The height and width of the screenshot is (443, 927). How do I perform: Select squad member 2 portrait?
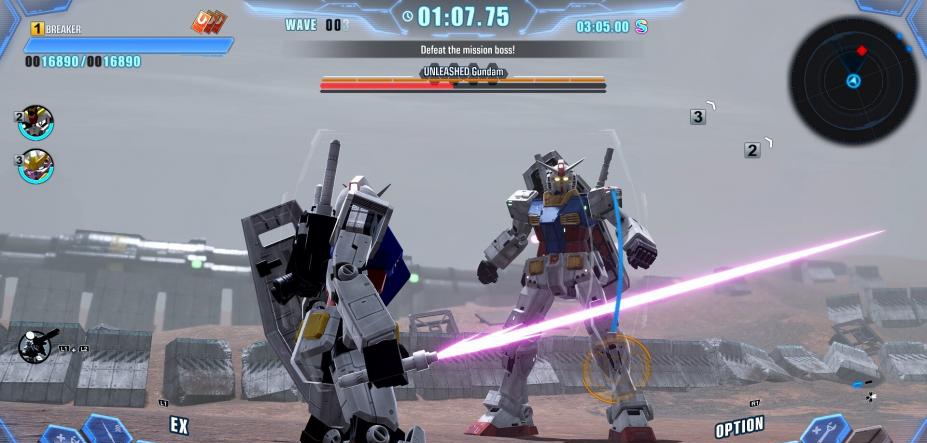[x=36, y=123]
